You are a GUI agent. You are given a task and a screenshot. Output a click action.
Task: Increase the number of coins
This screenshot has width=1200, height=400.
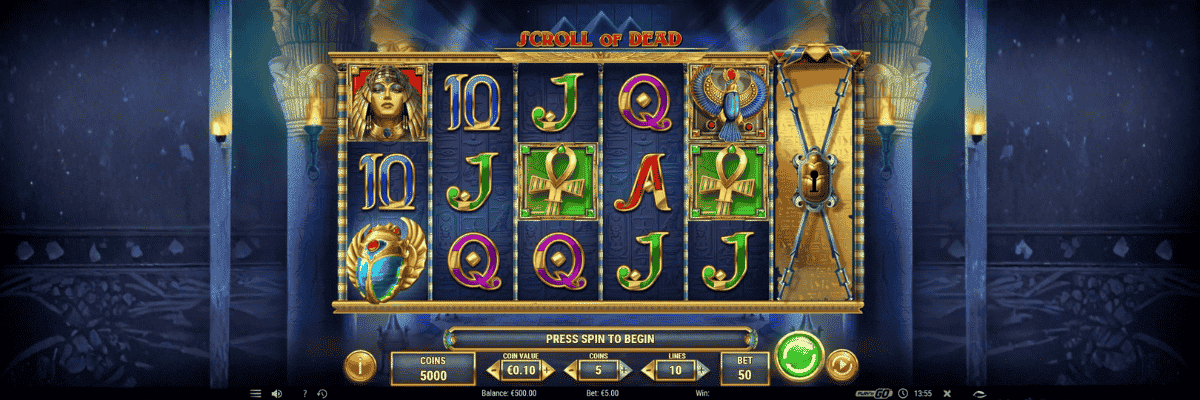(626, 371)
